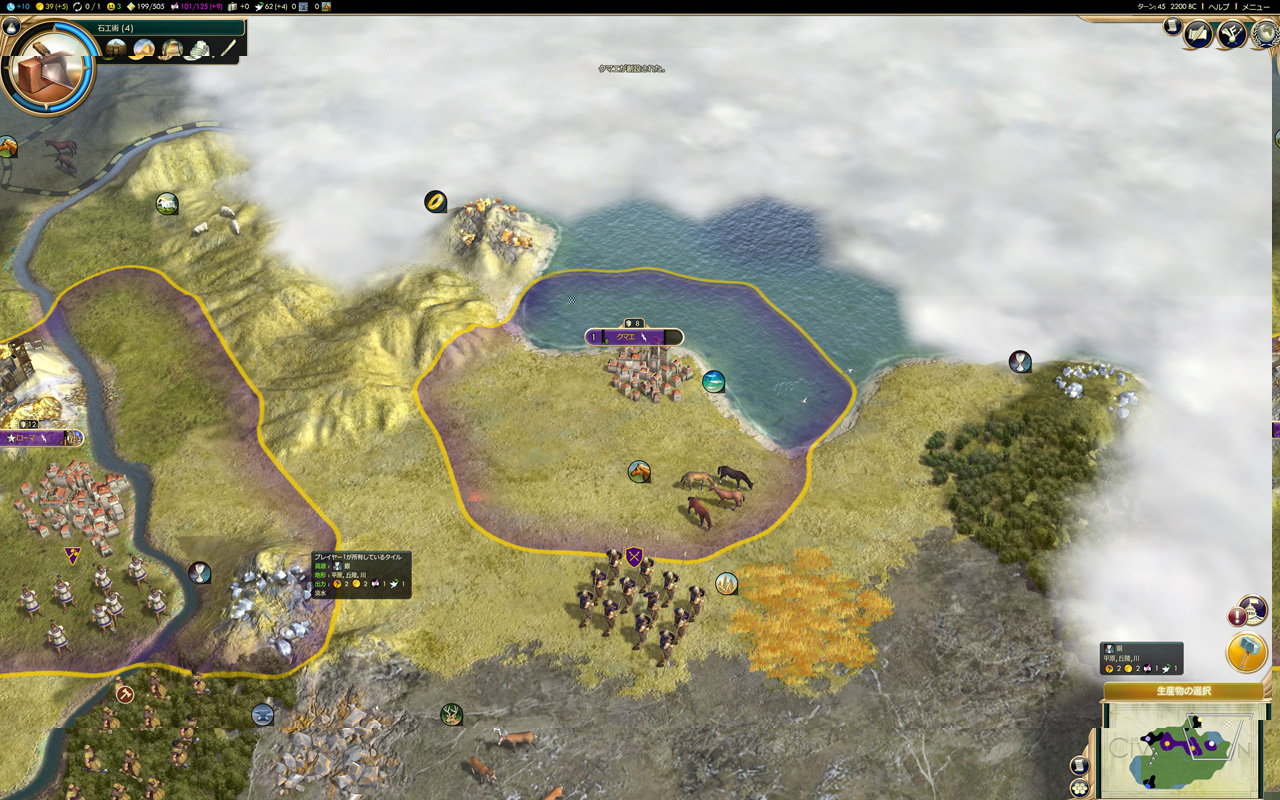
Task: Toggle the hex grid button beside minimap
Action: [x=1079, y=788]
